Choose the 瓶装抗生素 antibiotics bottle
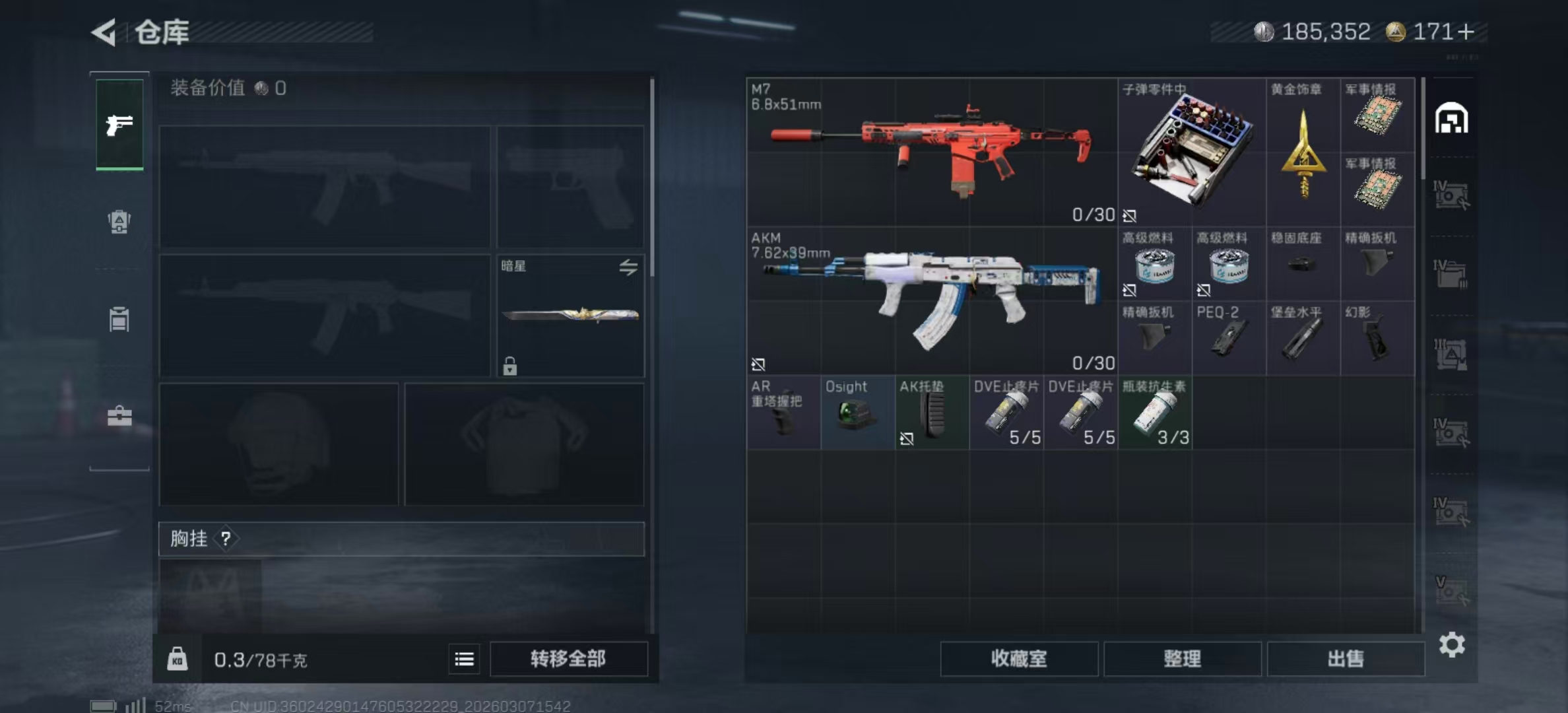 tap(1154, 413)
